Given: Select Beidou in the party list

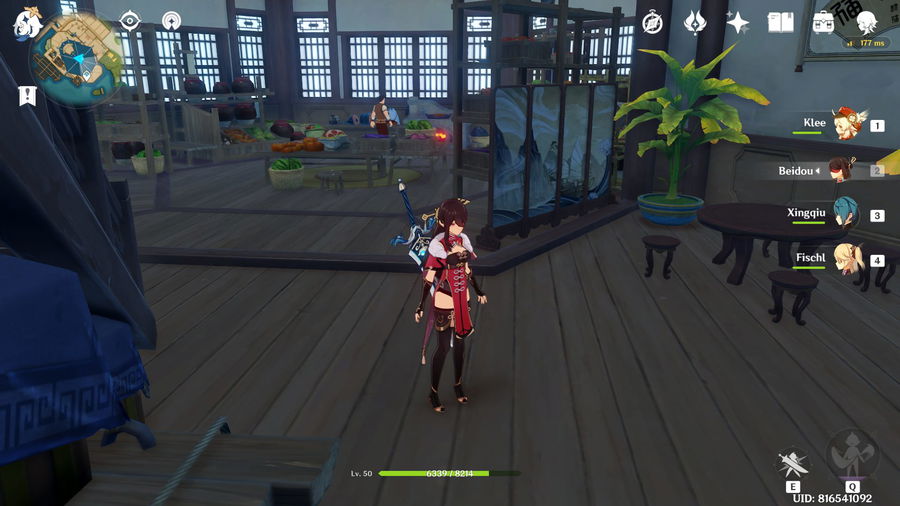Looking at the screenshot, I should 838,170.
